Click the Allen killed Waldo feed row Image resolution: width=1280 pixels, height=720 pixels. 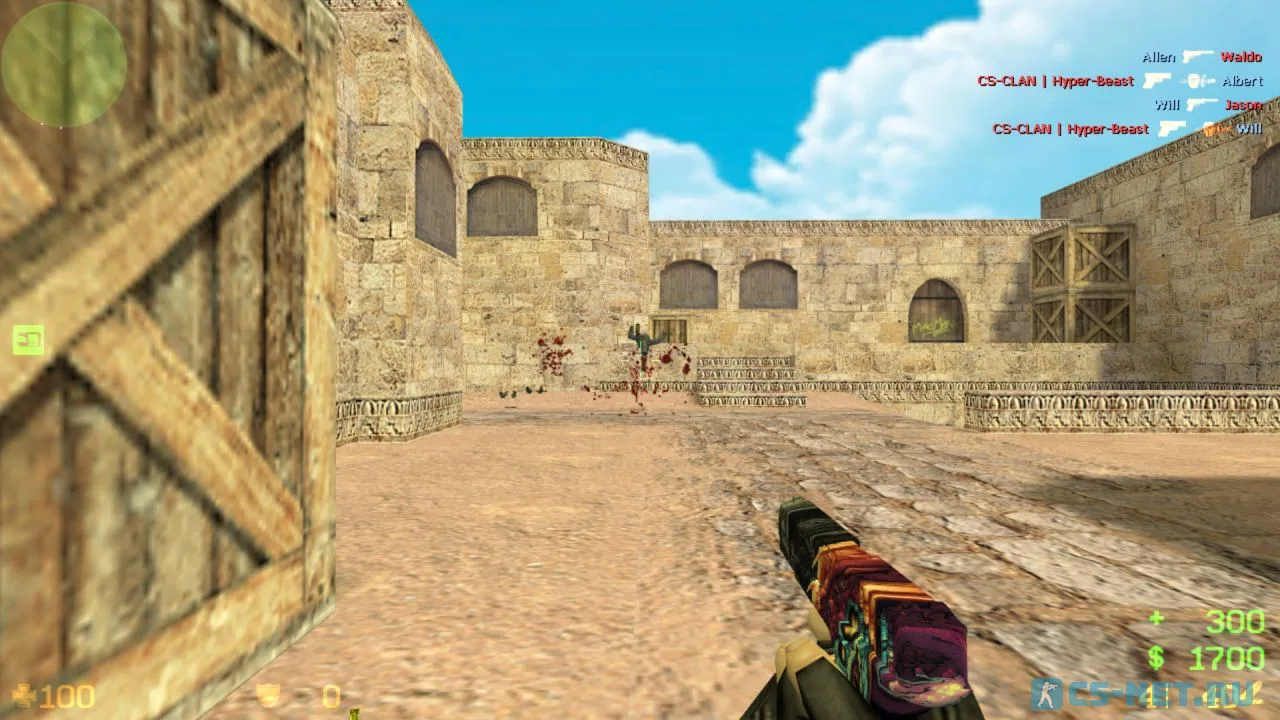pos(1201,57)
